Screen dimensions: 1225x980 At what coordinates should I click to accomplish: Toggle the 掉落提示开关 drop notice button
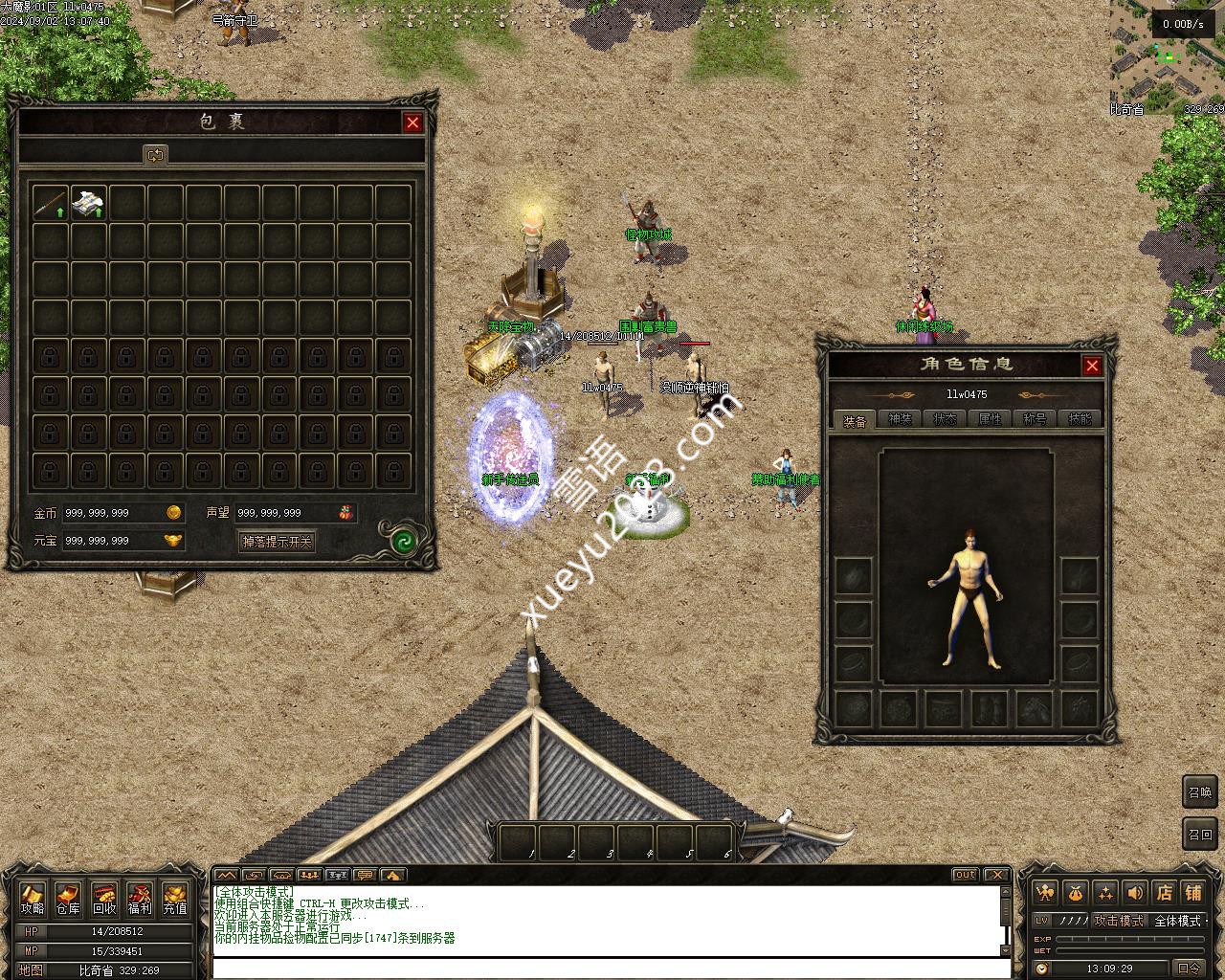click(277, 542)
